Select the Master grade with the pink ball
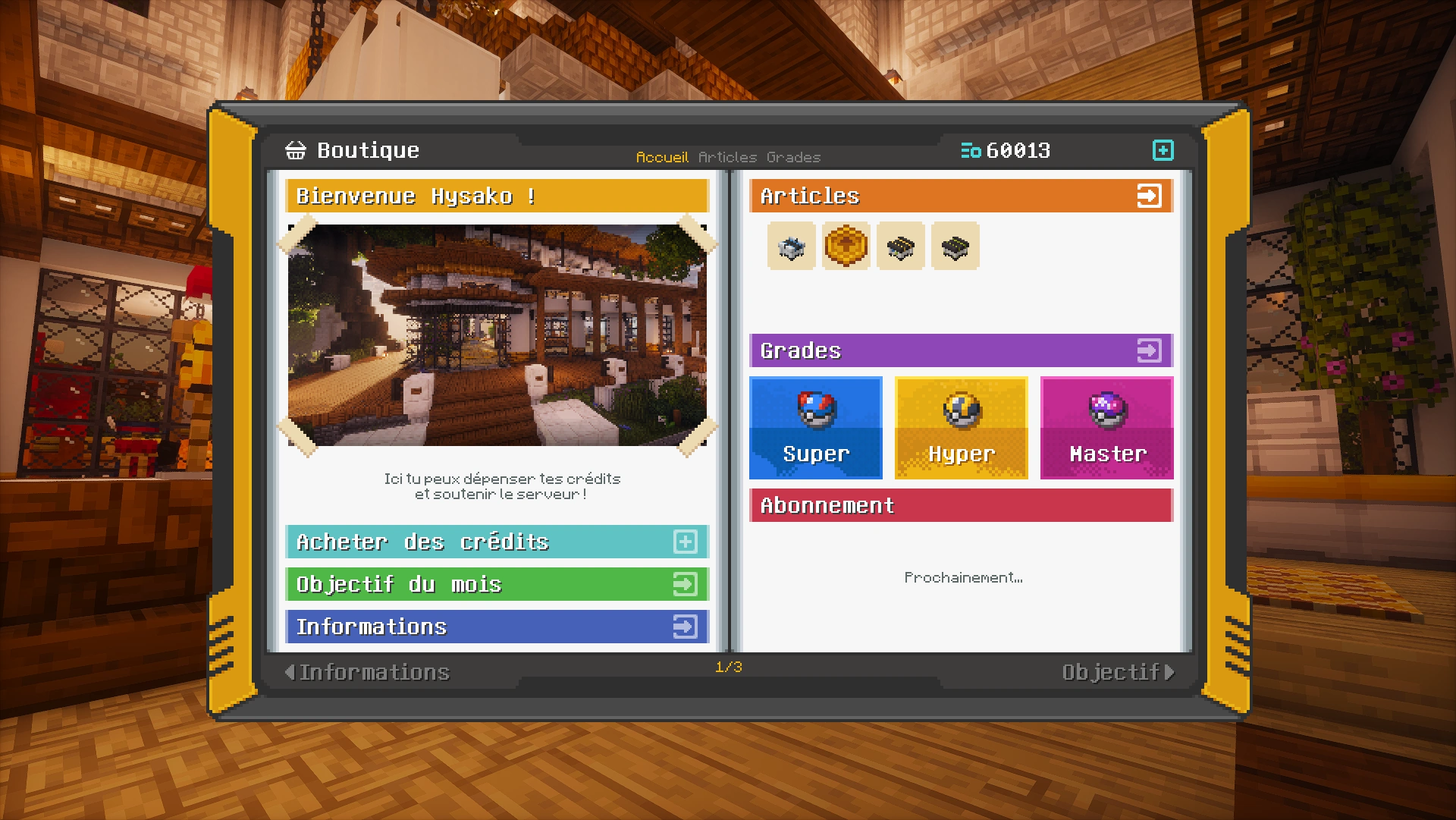 tap(1106, 427)
